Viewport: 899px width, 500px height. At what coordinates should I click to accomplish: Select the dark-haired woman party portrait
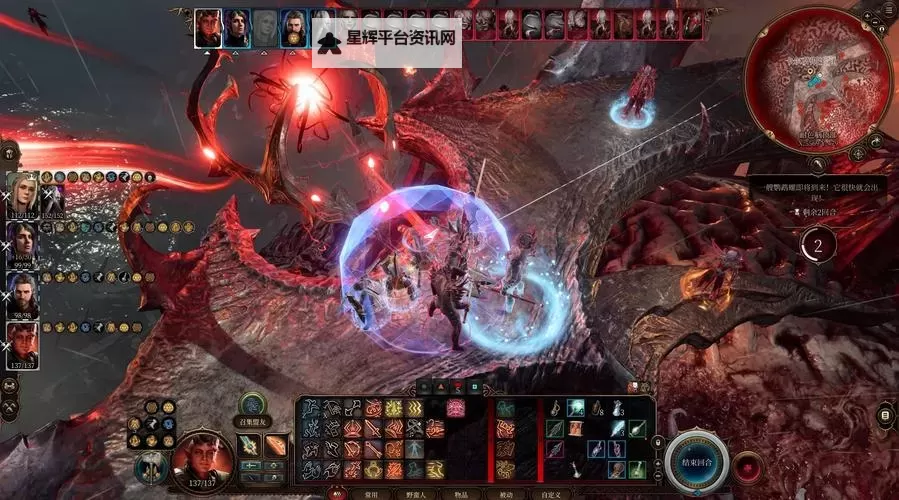[x=23, y=241]
